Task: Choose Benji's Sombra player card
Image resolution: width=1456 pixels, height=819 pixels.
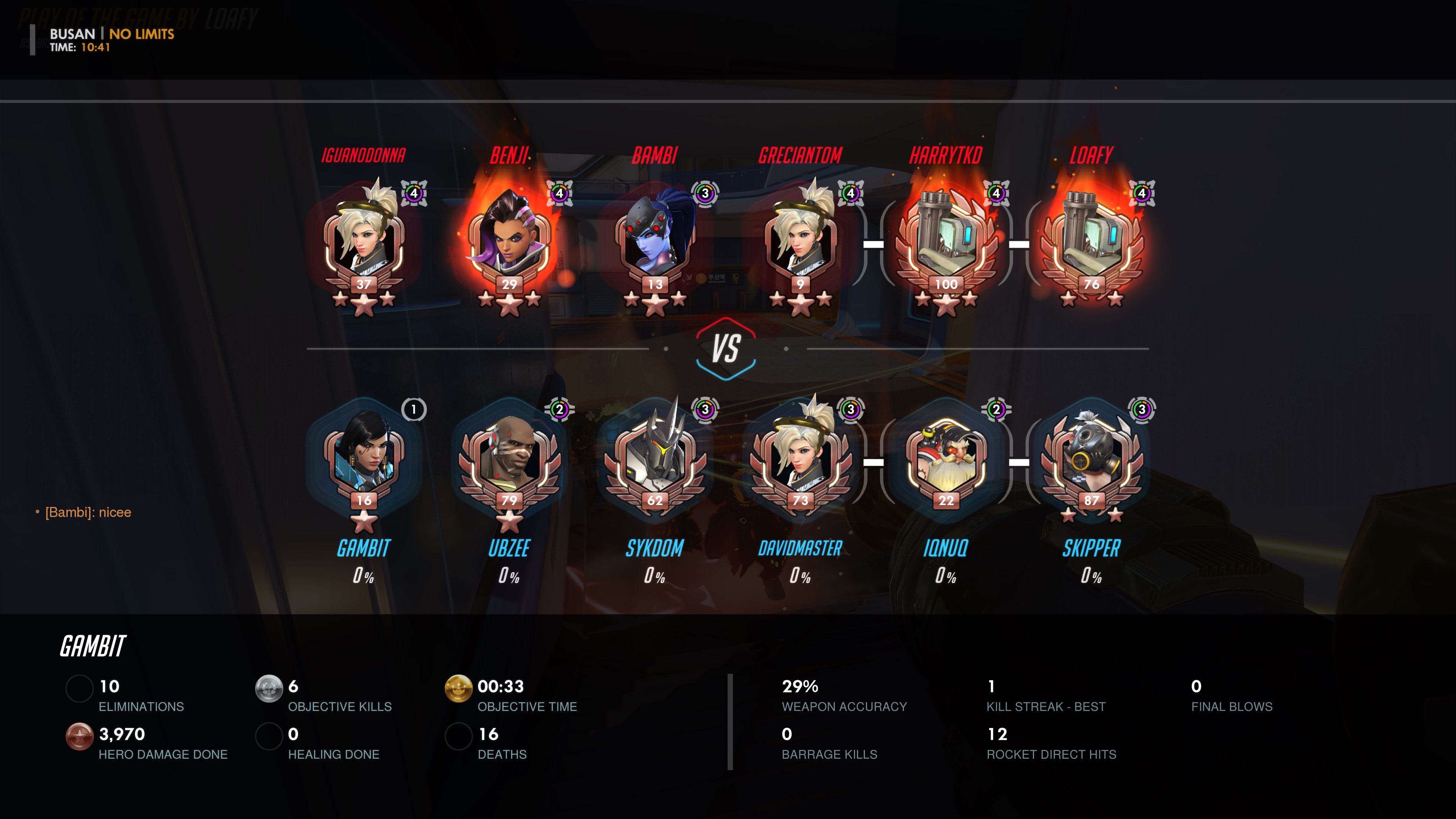Action: 509,237
